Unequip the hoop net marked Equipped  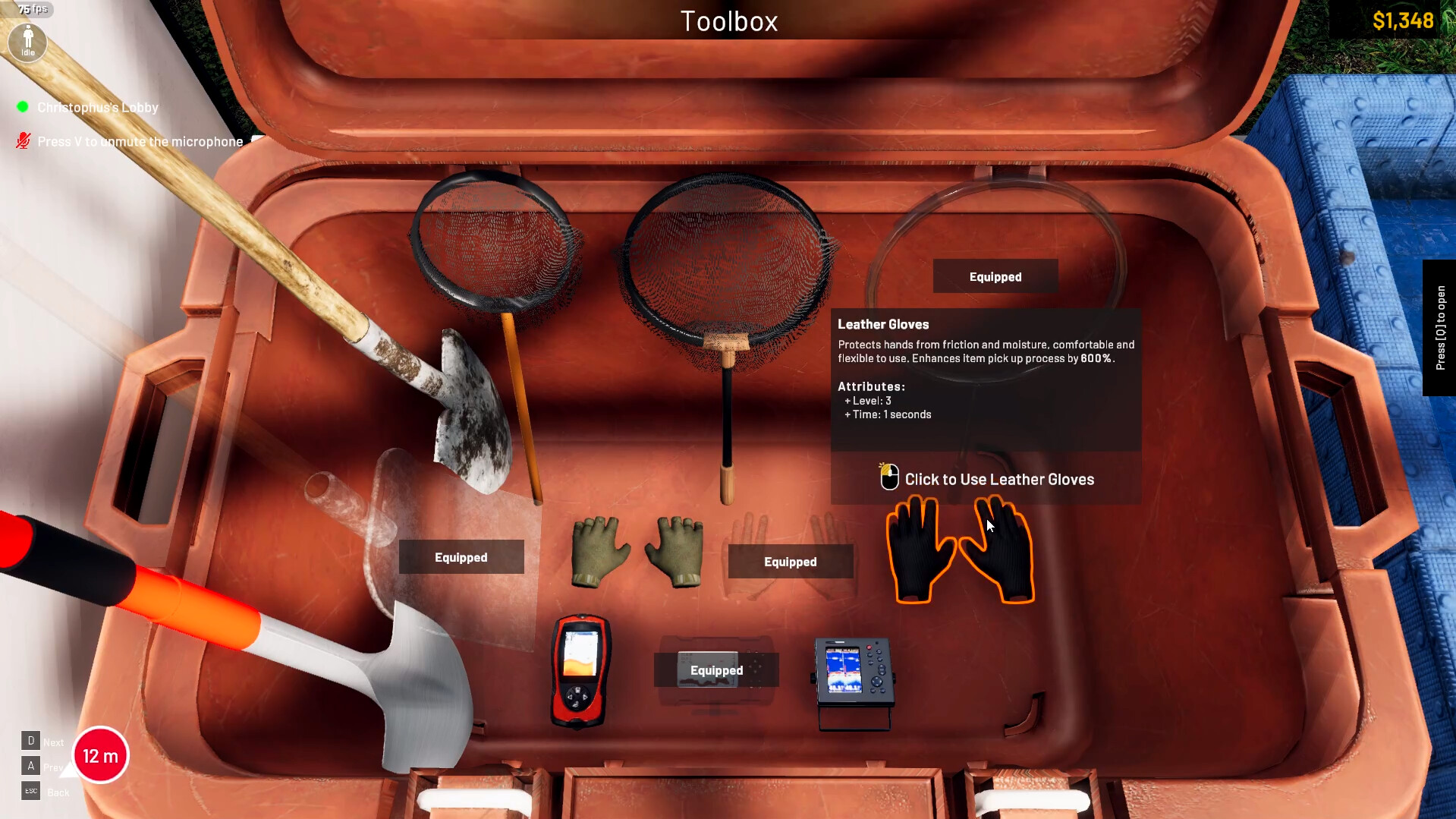coord(995,276)
